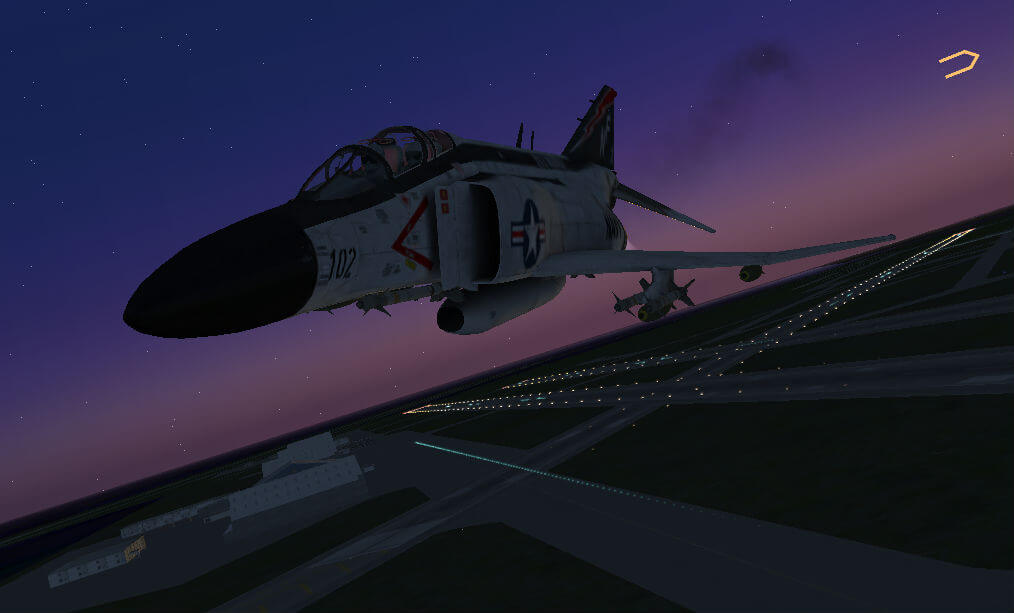Click the orange bracket waypoint marker
The height and width of the screenshot is (613, 1014).
click(959, 63)
